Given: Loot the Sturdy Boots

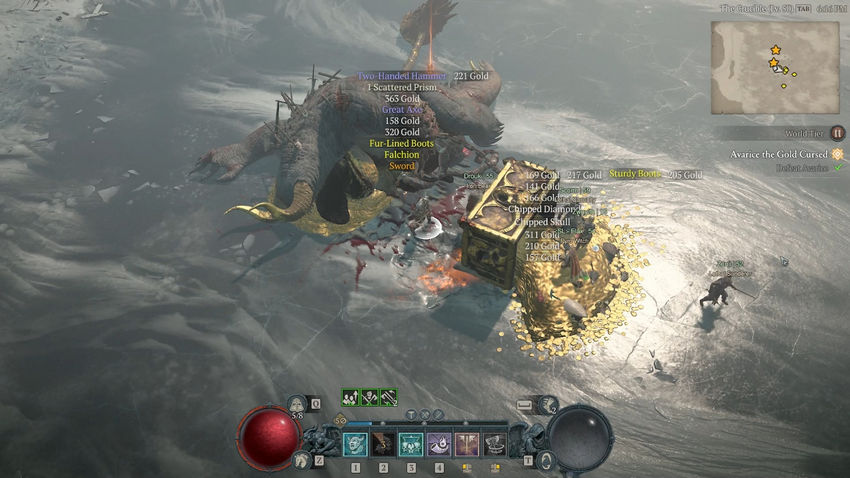Looking at the screenshot, I should (x=635, y=175).
